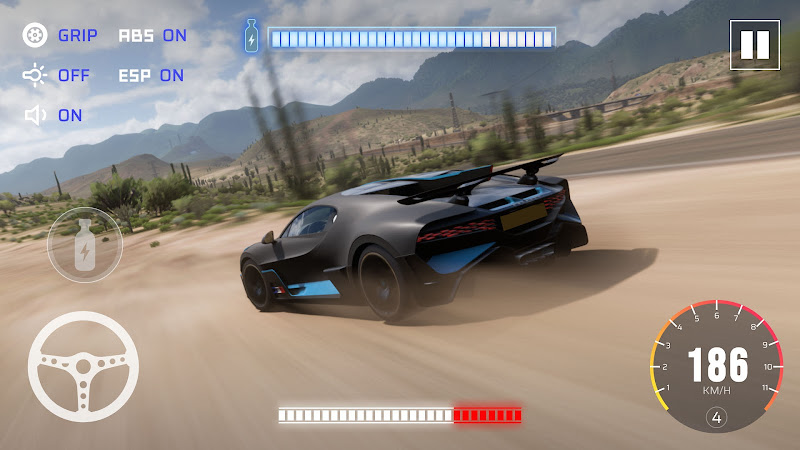Toggle the ESP stability control
This screenshot has height=450, width=800.
[x=151, y=75]
